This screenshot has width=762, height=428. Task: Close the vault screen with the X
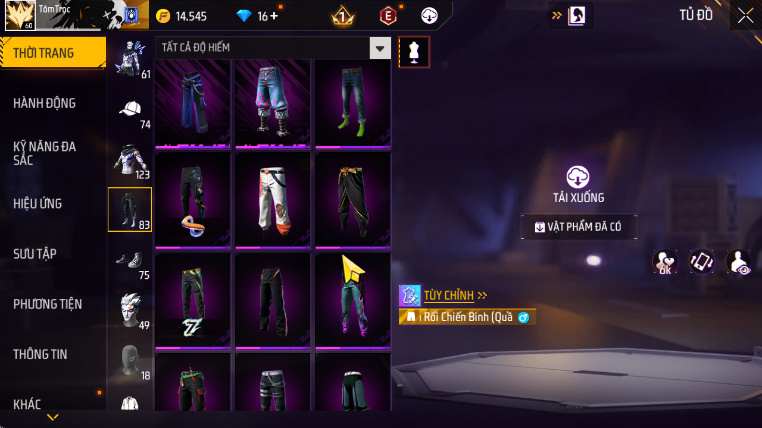[x=745, y=15]
